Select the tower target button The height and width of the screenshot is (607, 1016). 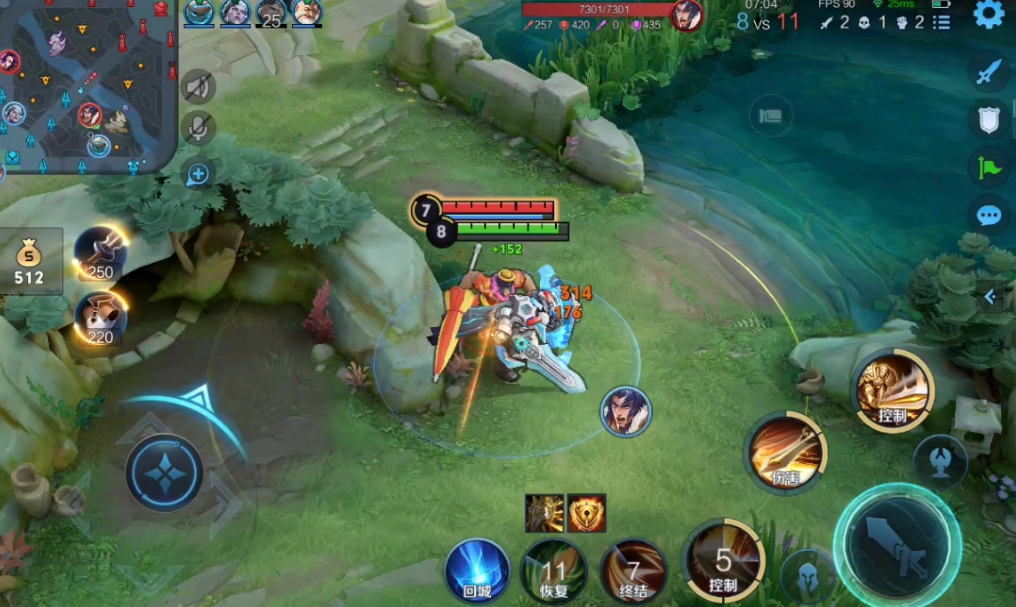[940, 461]
